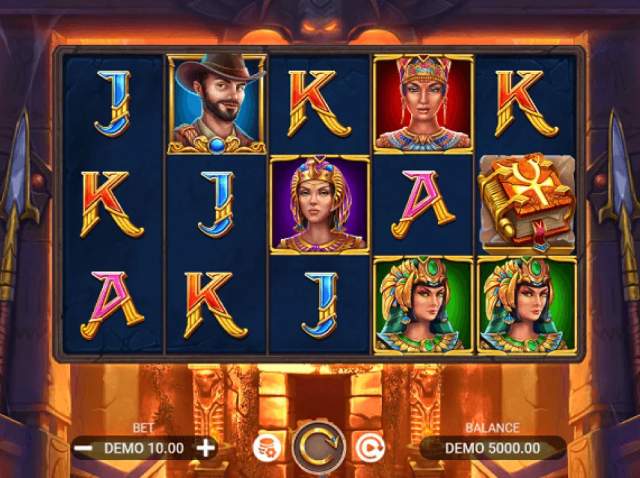This screenshot has width=640, height=478.
Task: Open the coin bet settings icon
Action: [x=268, y=447]
